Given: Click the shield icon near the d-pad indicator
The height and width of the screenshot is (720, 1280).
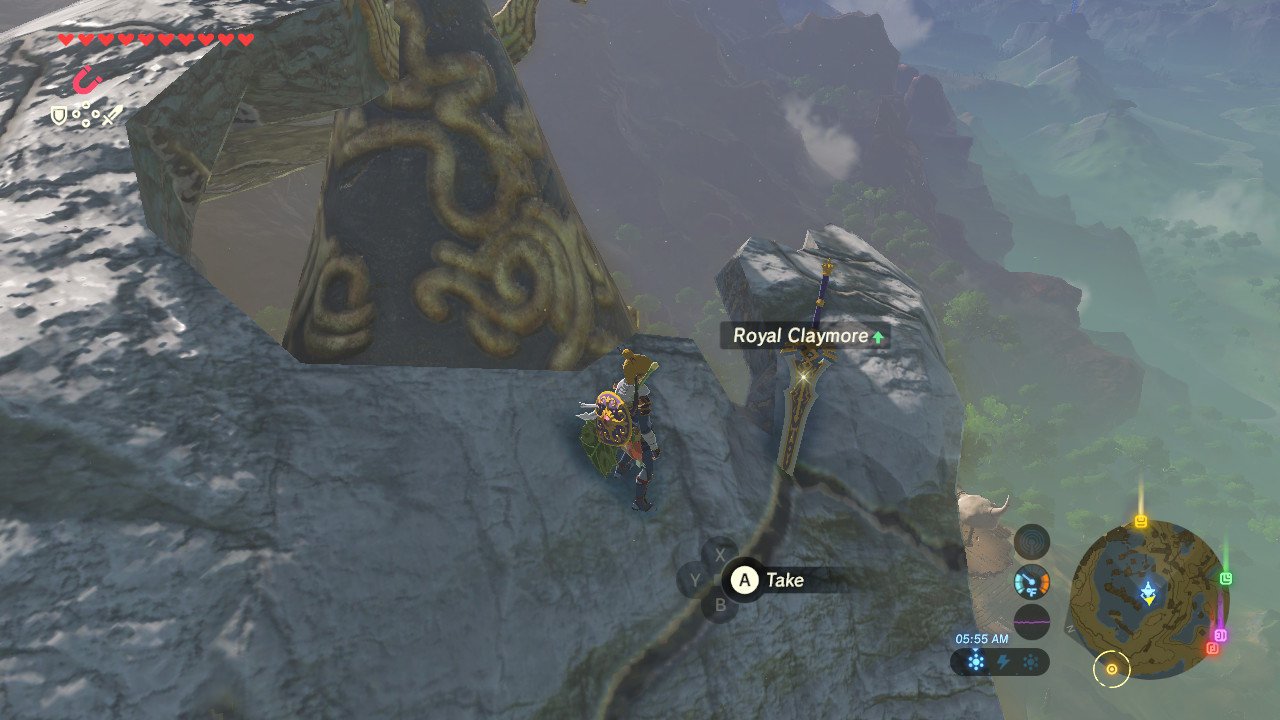Looking at the screenshot, I should coord(59,114).
